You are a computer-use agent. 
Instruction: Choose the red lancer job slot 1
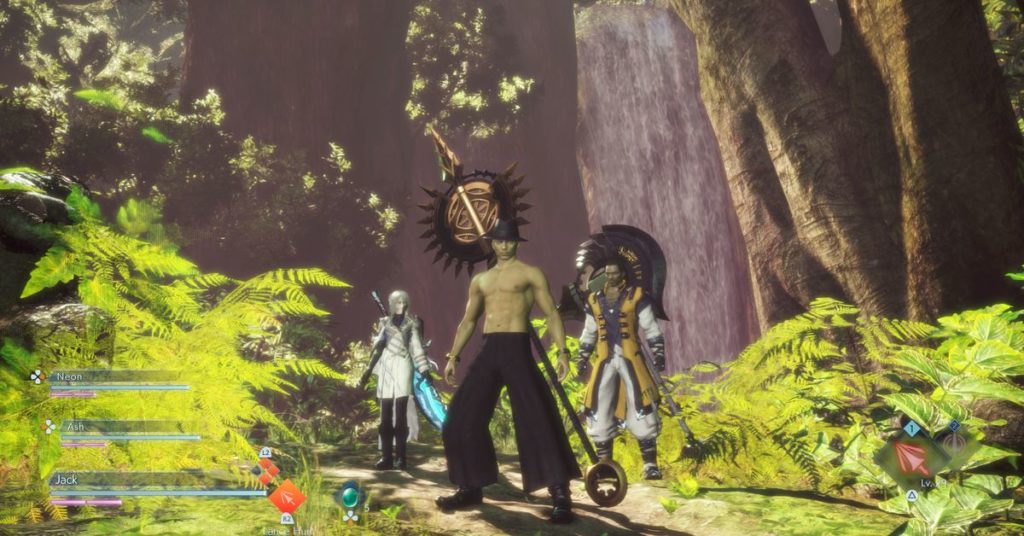[x=911, y=458]
